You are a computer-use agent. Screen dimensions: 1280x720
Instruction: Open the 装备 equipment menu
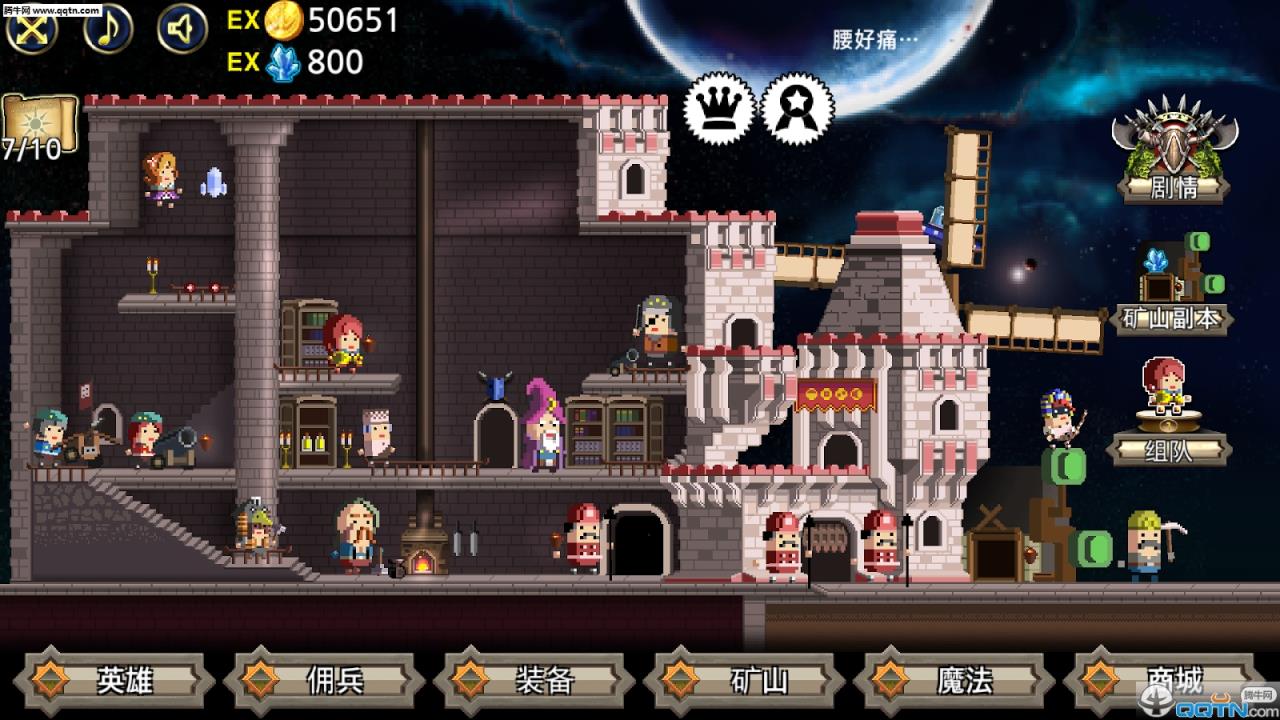538,680
